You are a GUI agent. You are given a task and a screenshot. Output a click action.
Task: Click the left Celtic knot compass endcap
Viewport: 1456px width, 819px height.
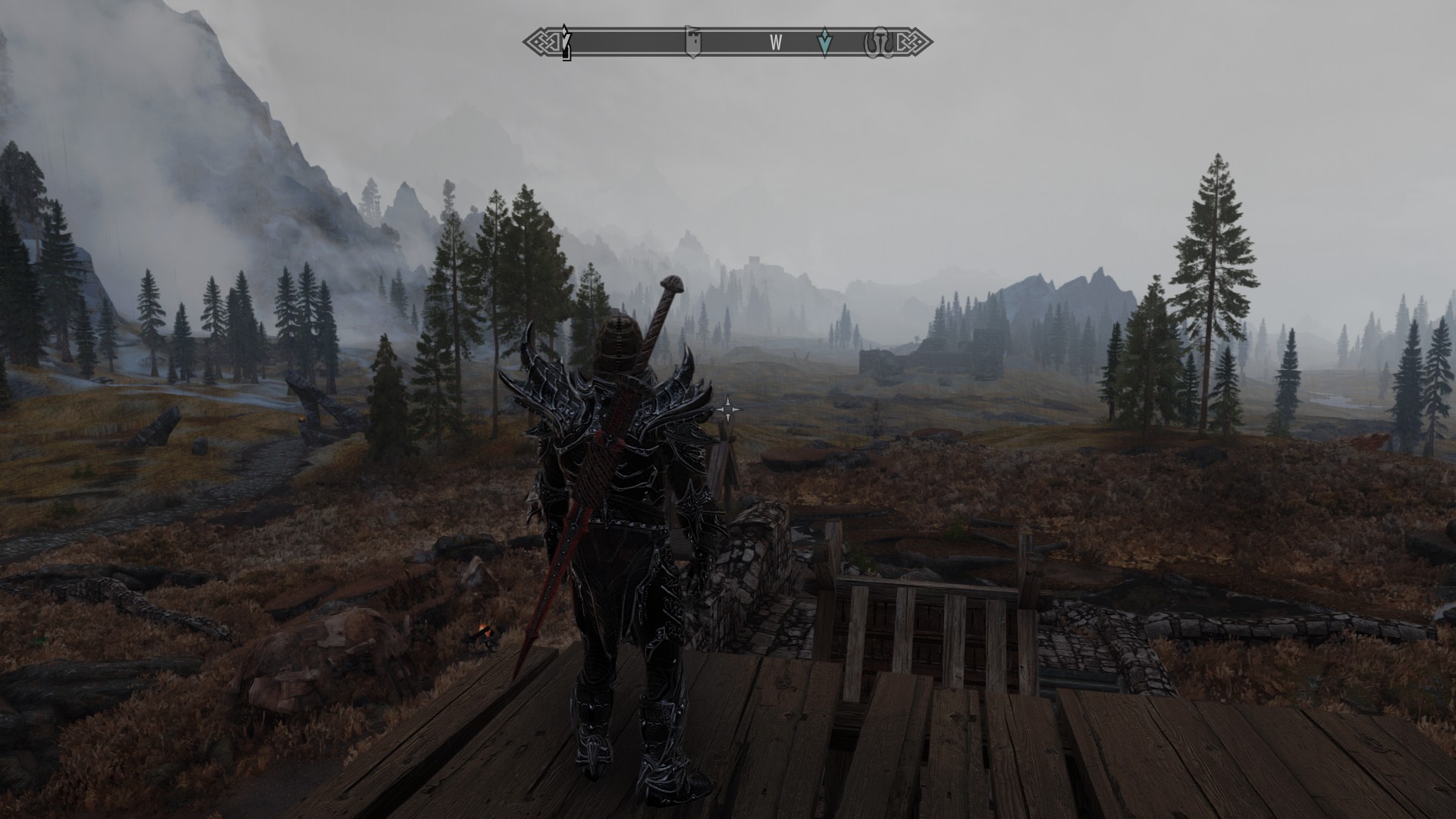click(541, 42)
